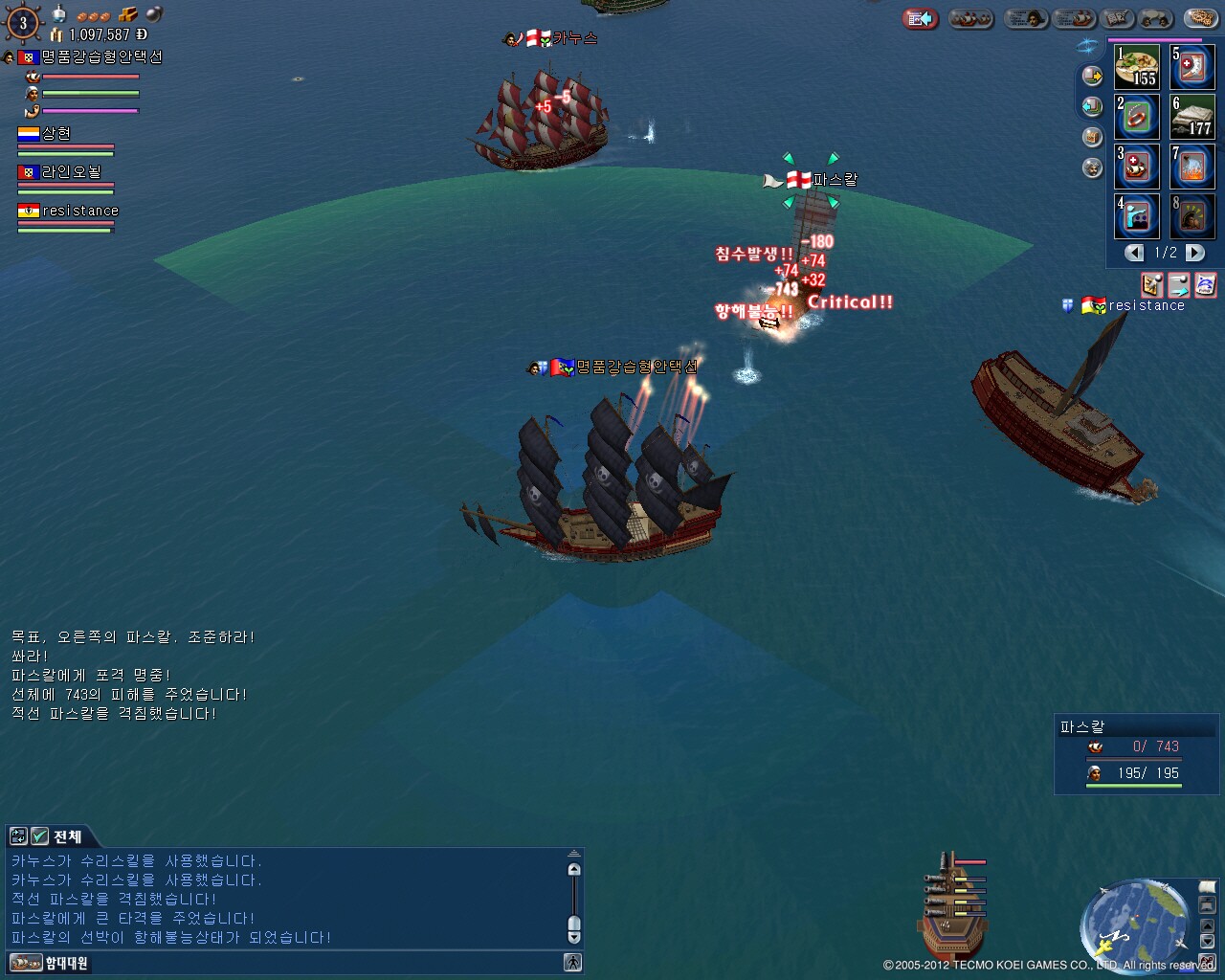This screenshot has height=980, width=1225.
Task: Use the bandage first-aid skill in slot 5
Action: [1192, 67]
